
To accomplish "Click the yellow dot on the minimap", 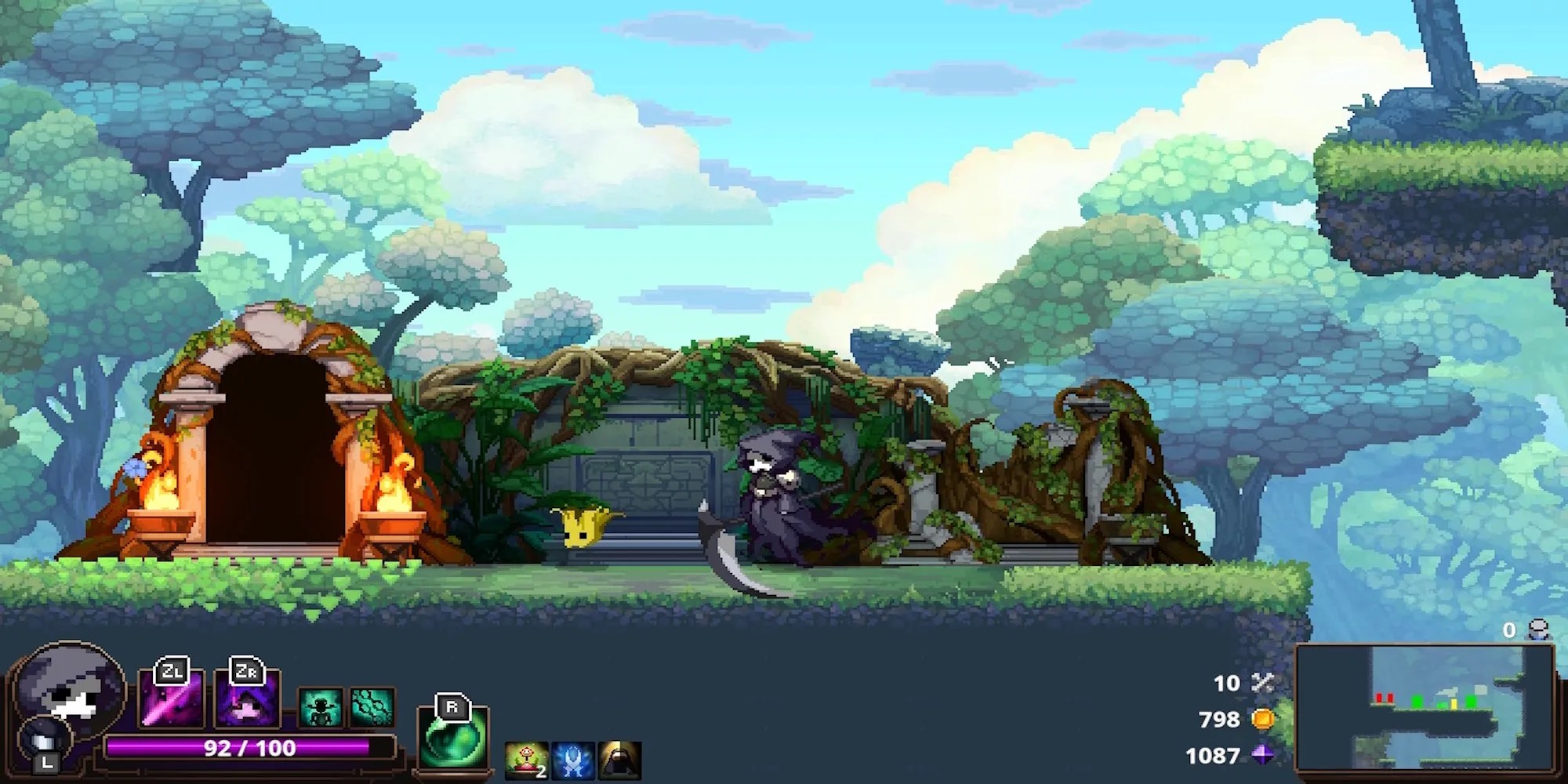I will click(x=1454, y=702).
